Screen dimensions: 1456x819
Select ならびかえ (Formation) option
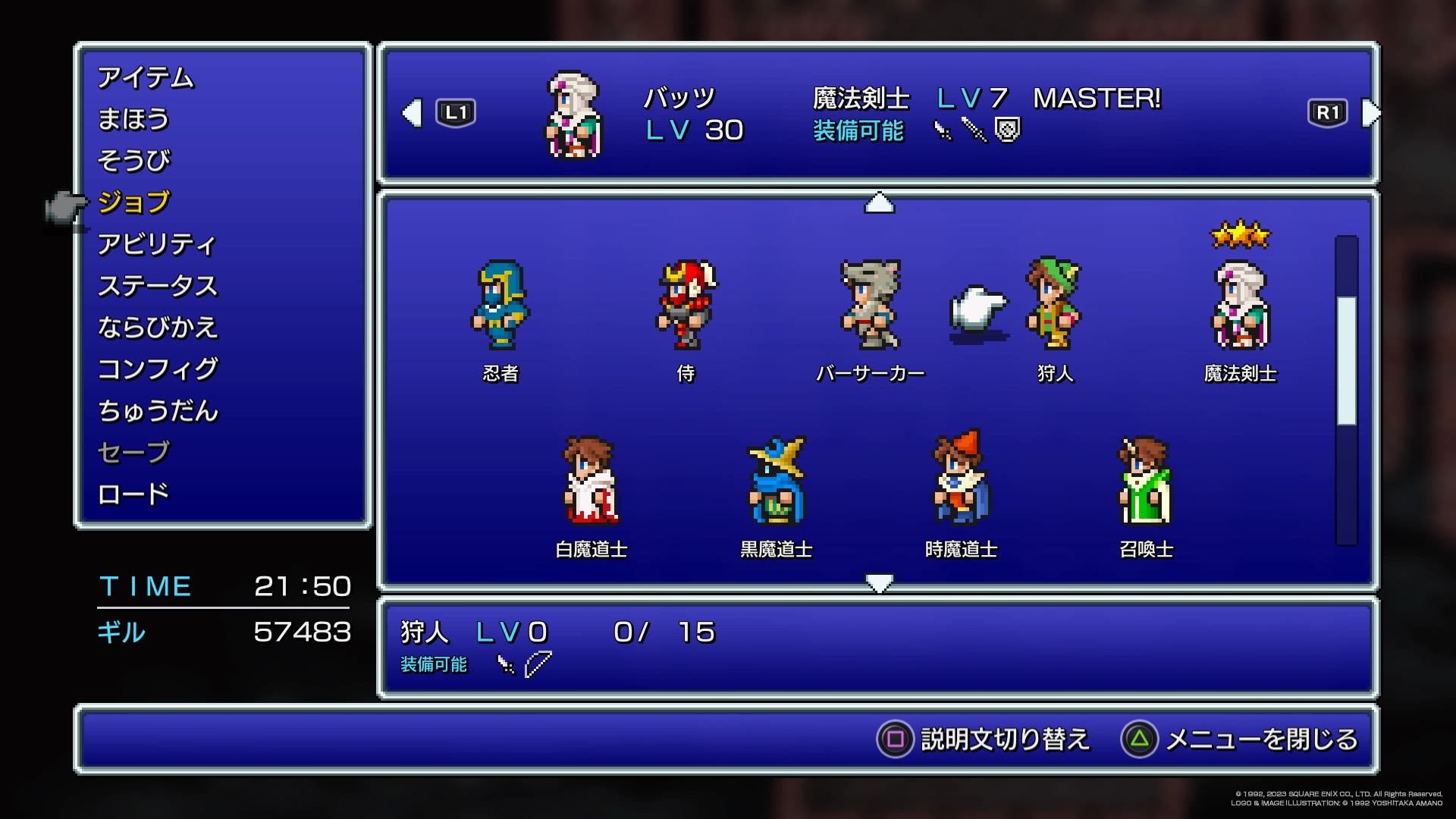(x=158, y=328)
